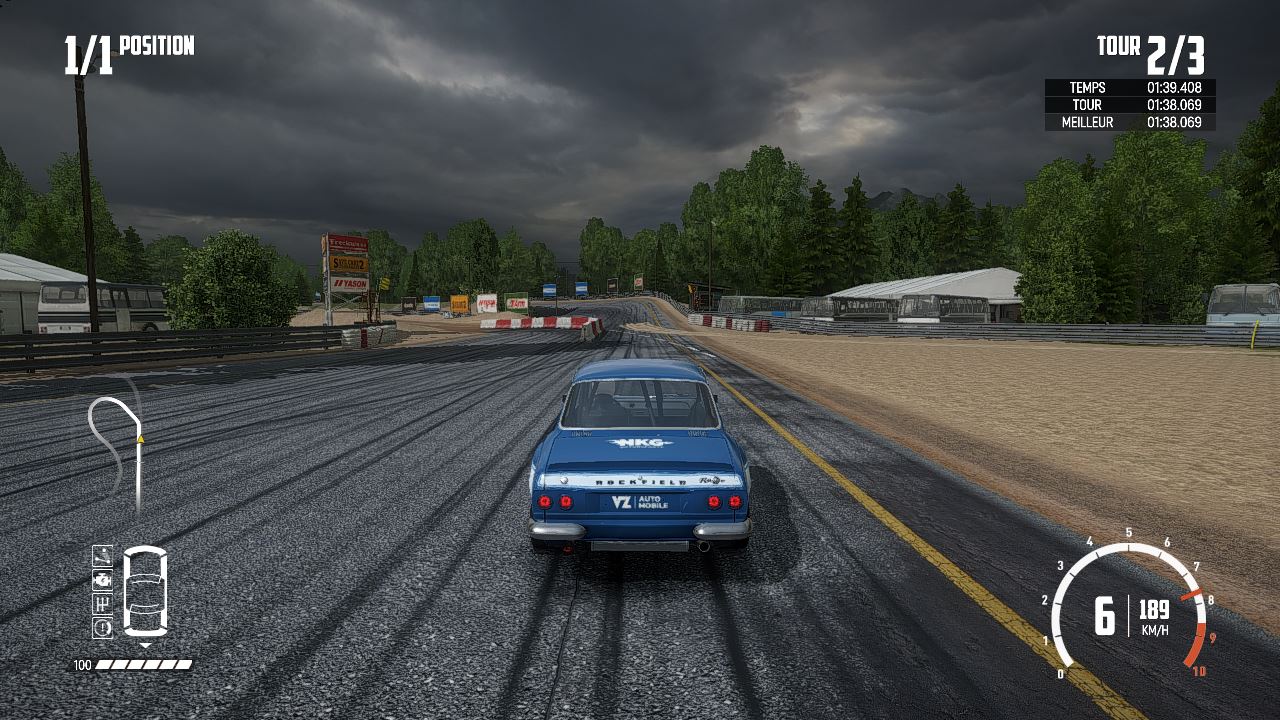
Task: Click the 100 health value label
Action: click(x=81, y=663)
